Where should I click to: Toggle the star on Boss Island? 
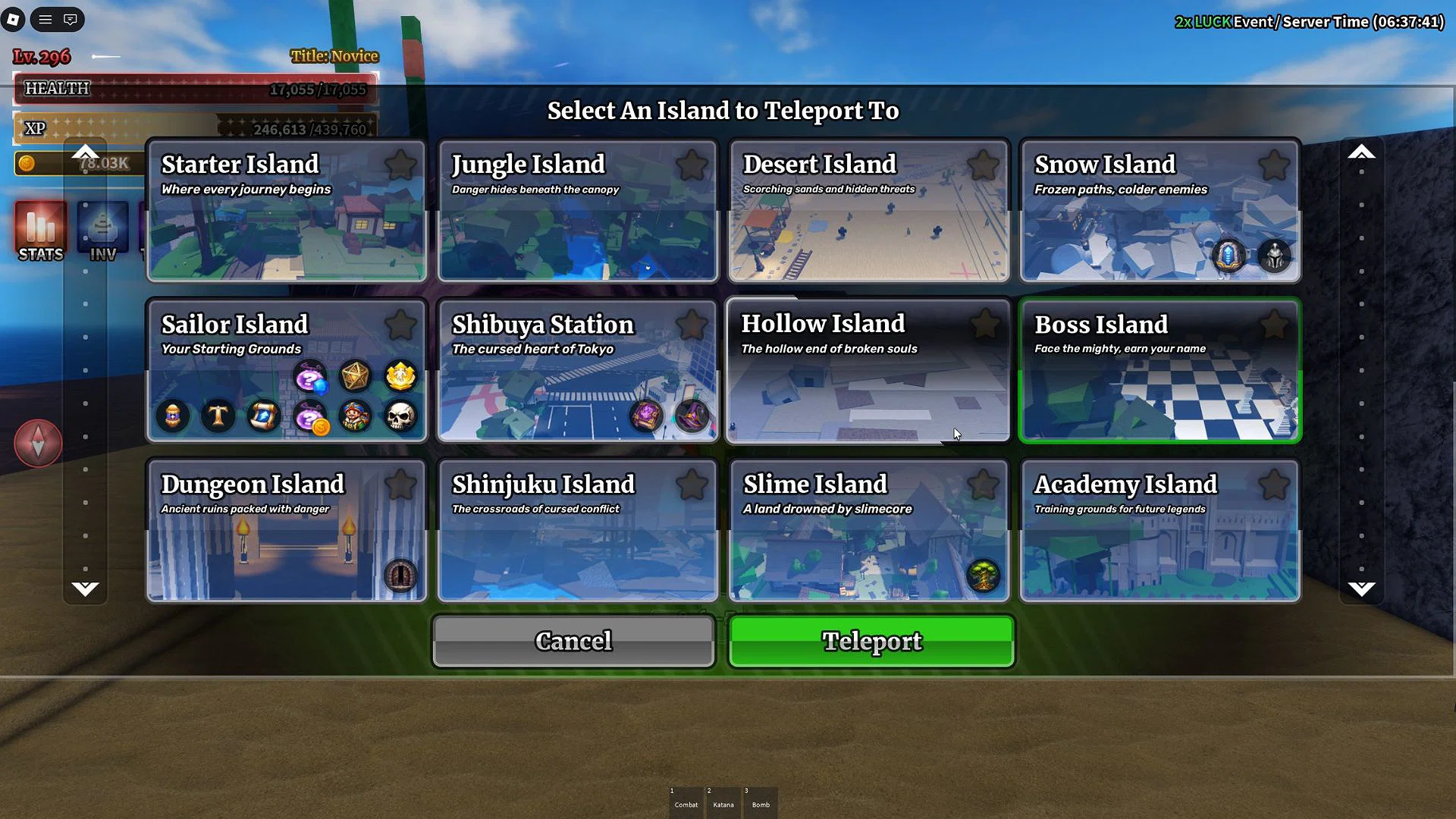coord(1275,325)
